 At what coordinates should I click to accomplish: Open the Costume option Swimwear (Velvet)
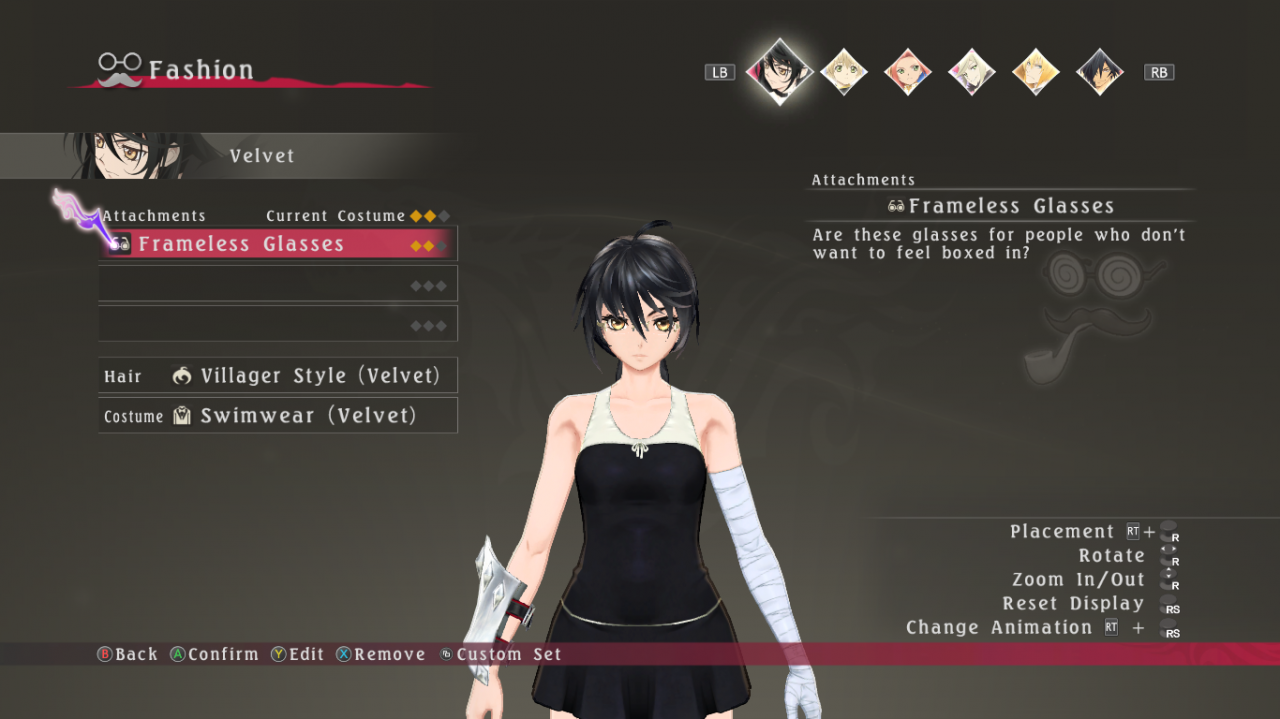point(278,416)
